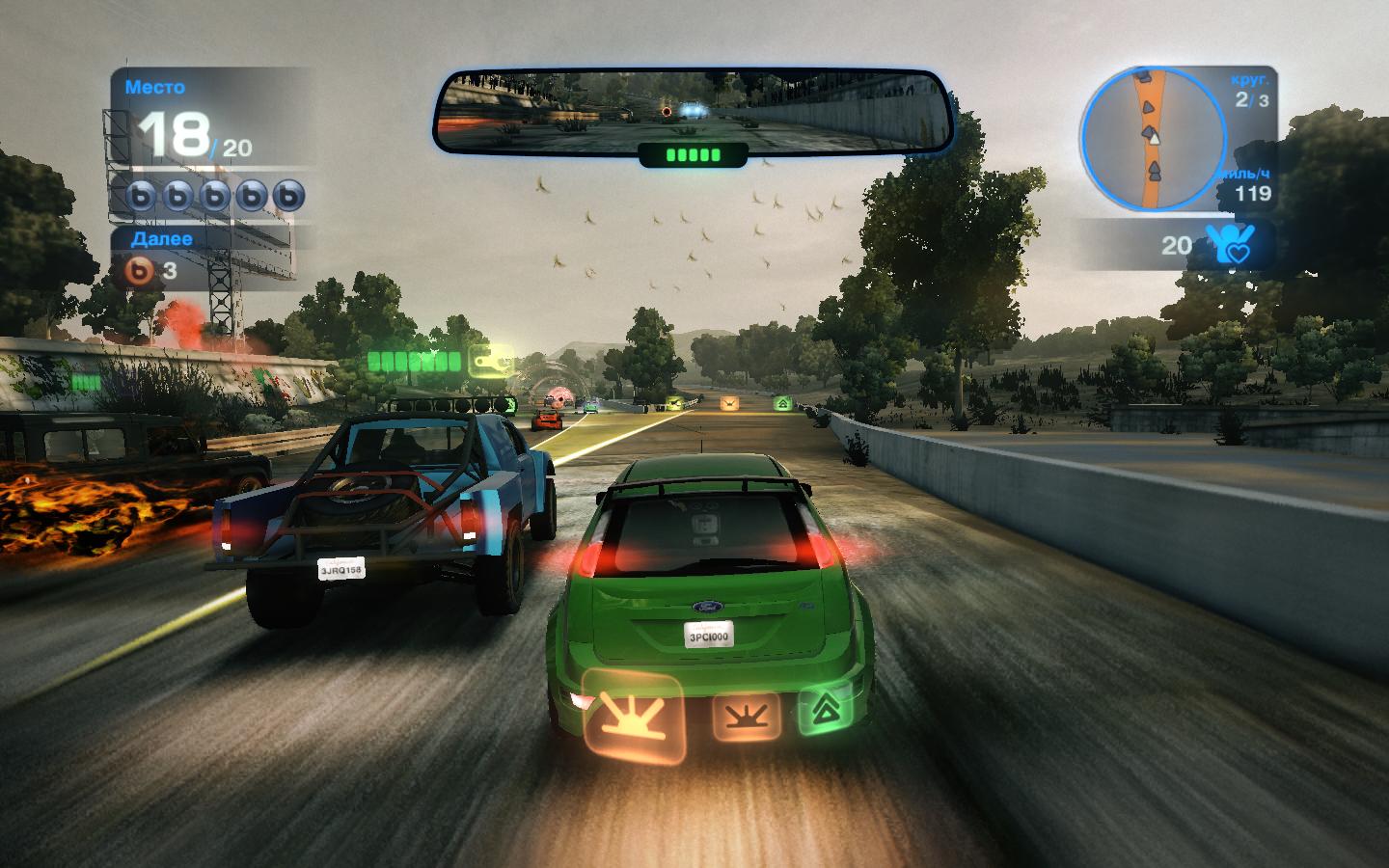Click the blue fans icon
This screenshot has height=868, width=1389.
click(x=1228, y=244)
